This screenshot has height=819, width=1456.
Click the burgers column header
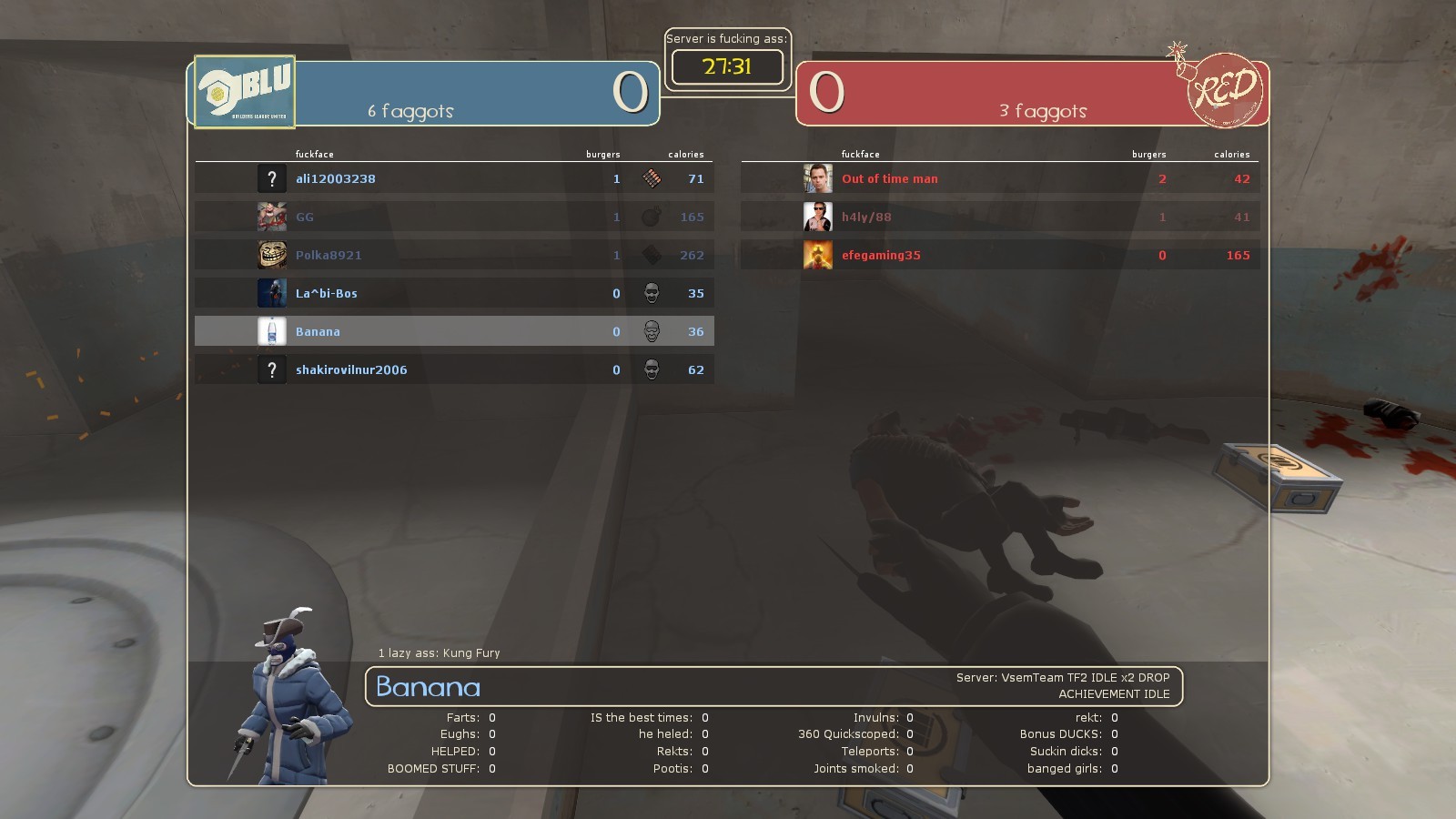[x=603, y=154]
